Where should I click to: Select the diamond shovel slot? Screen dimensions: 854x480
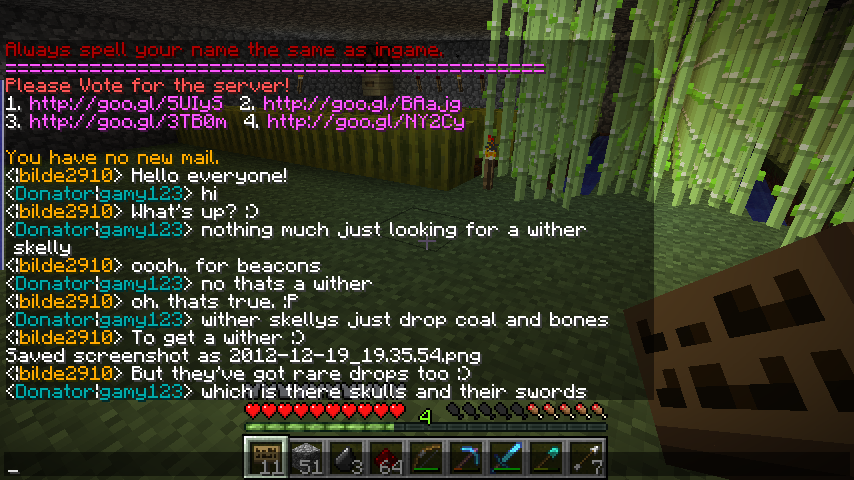[547, 458]
